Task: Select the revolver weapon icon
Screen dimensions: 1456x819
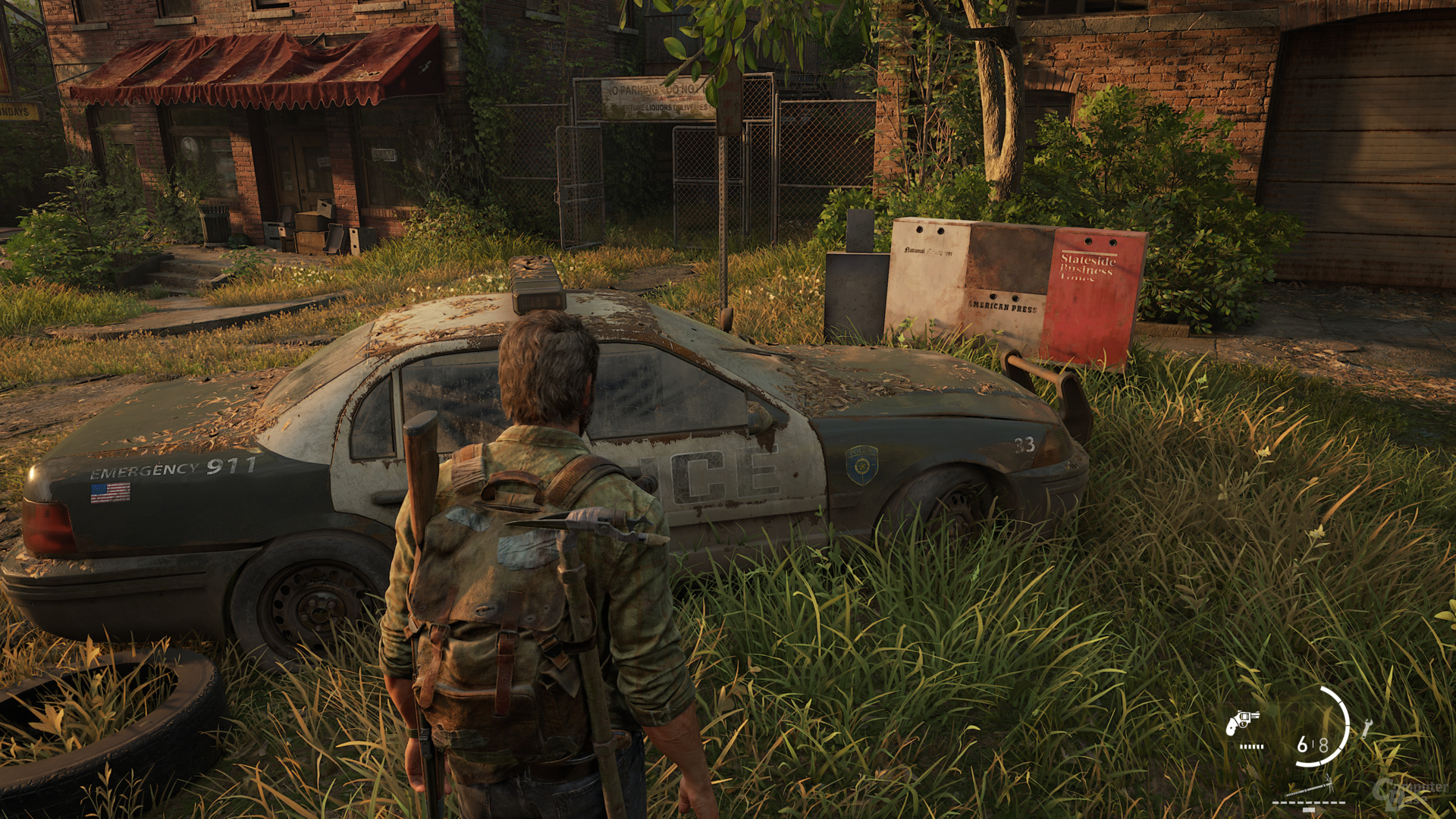Action: [x=1242, y=722]
